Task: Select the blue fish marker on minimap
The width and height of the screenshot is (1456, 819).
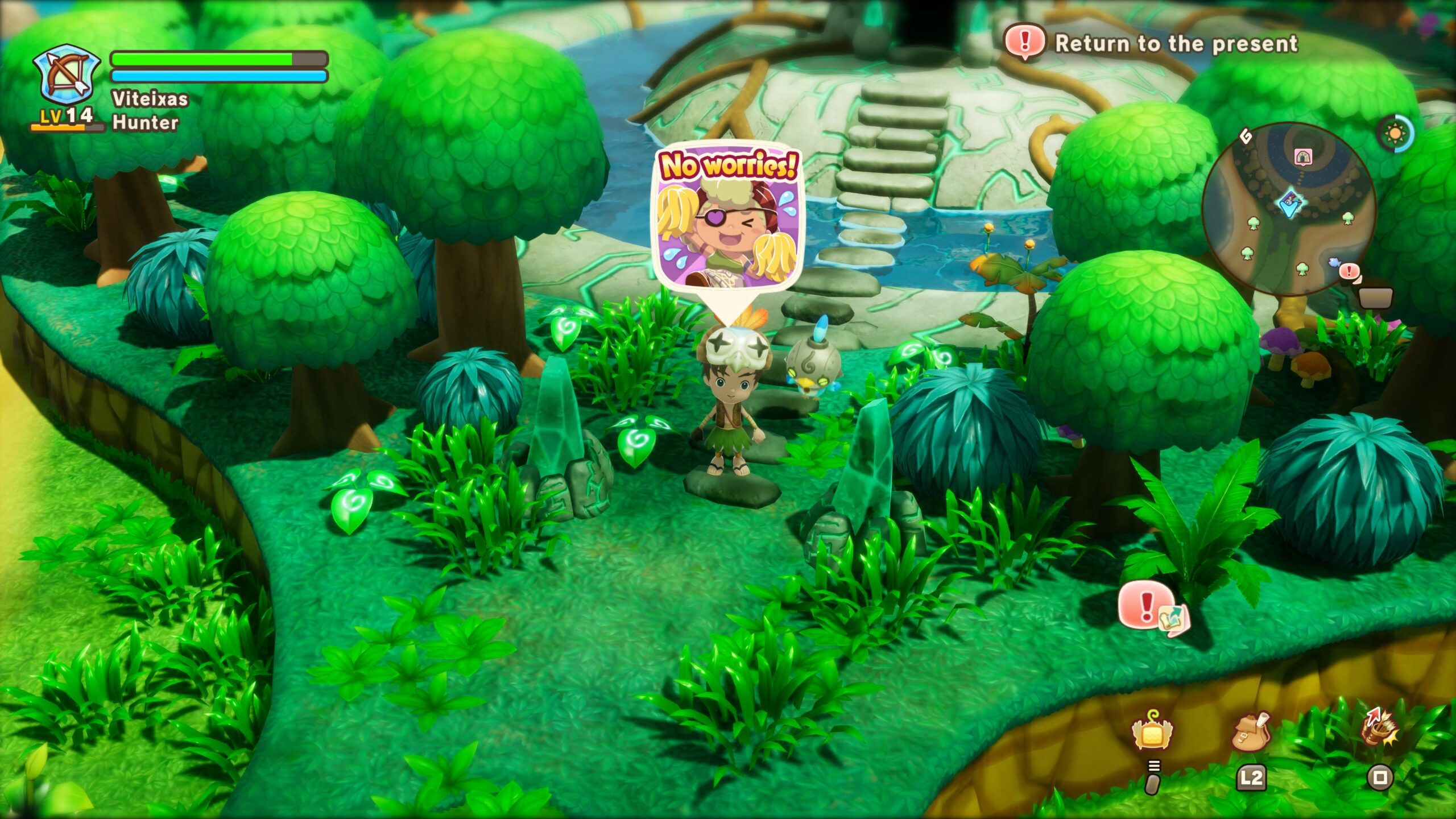Action: 1334,262
